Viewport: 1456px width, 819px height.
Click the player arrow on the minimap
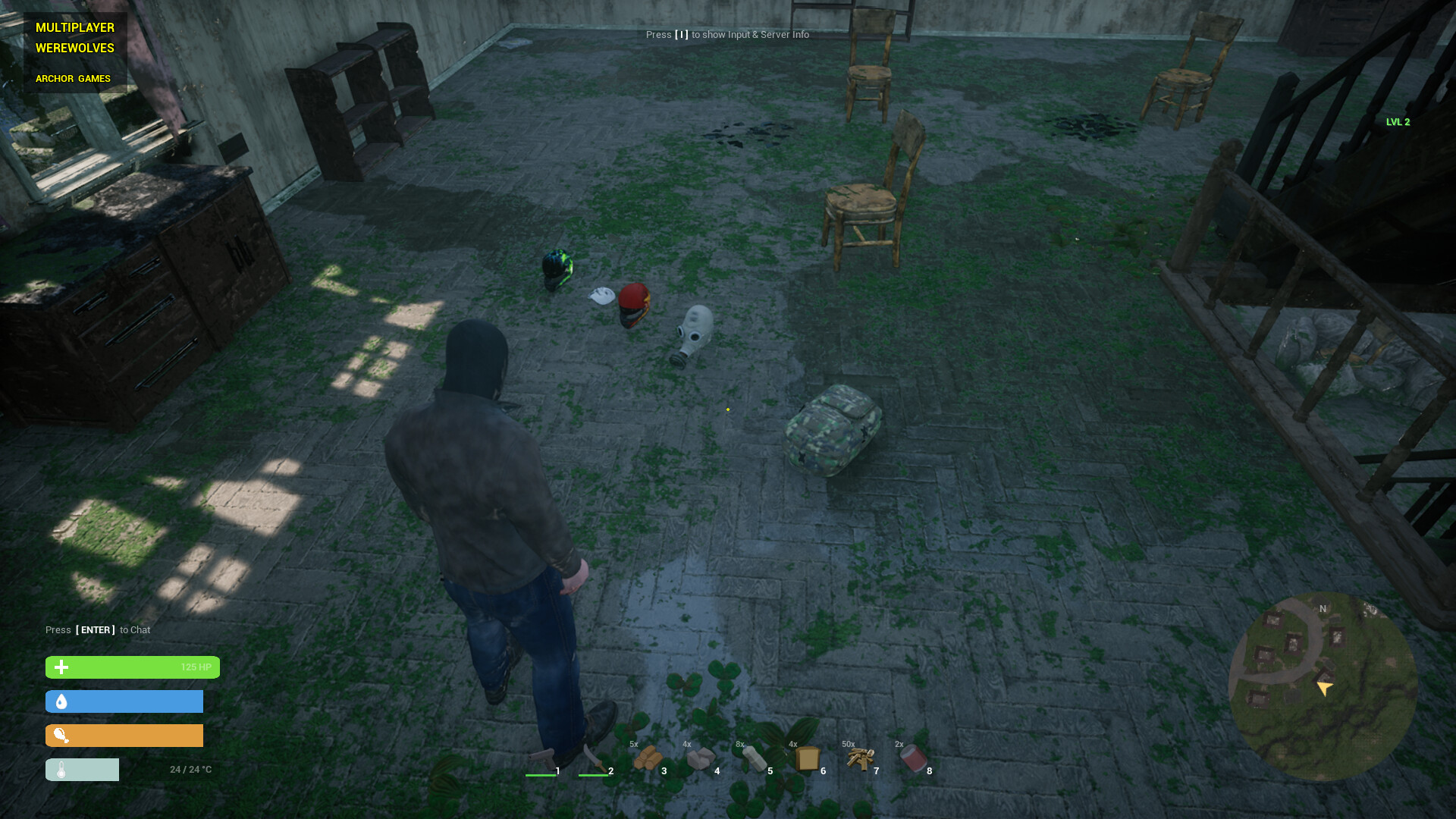click(x=1323, y=688)
